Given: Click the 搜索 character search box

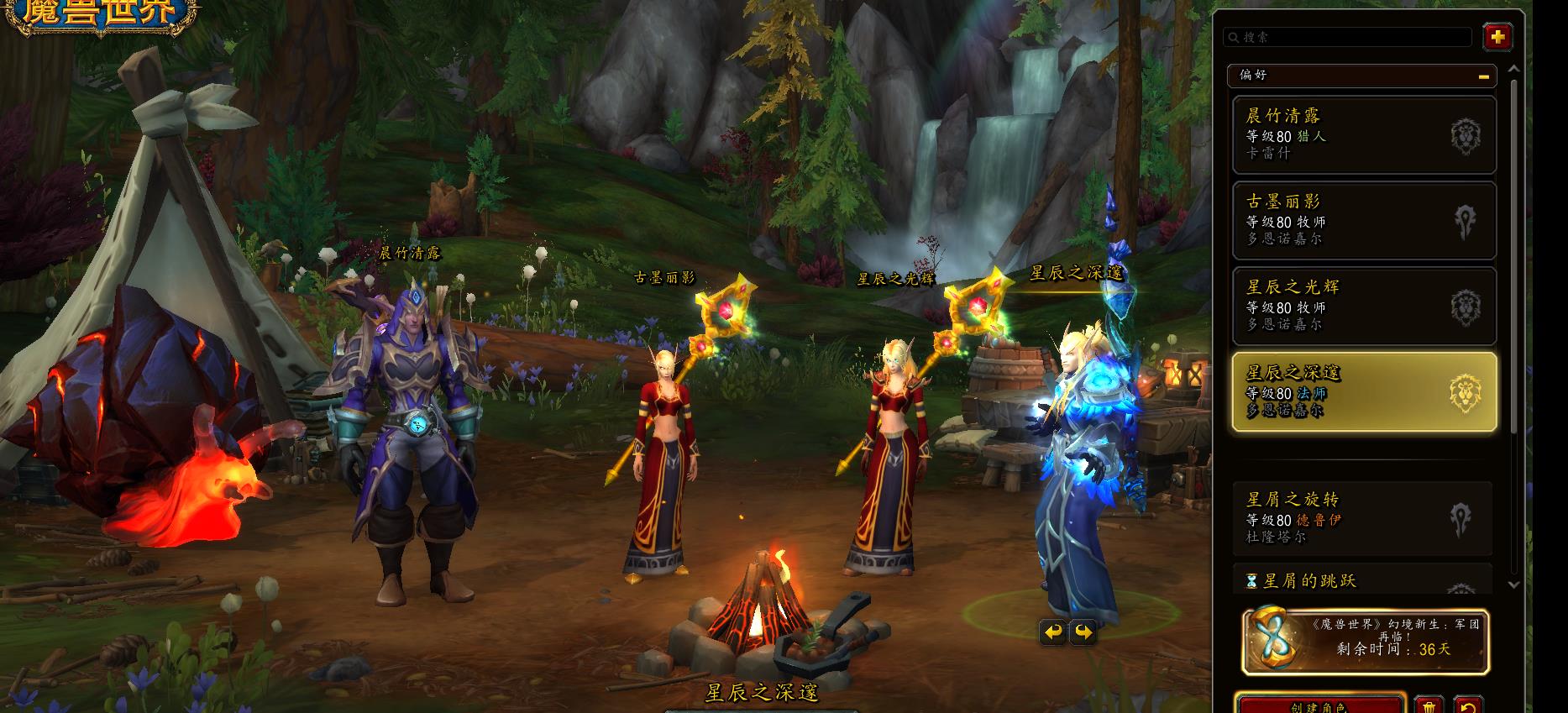Looking at the screenshot, I should [x=1348, y=37].
